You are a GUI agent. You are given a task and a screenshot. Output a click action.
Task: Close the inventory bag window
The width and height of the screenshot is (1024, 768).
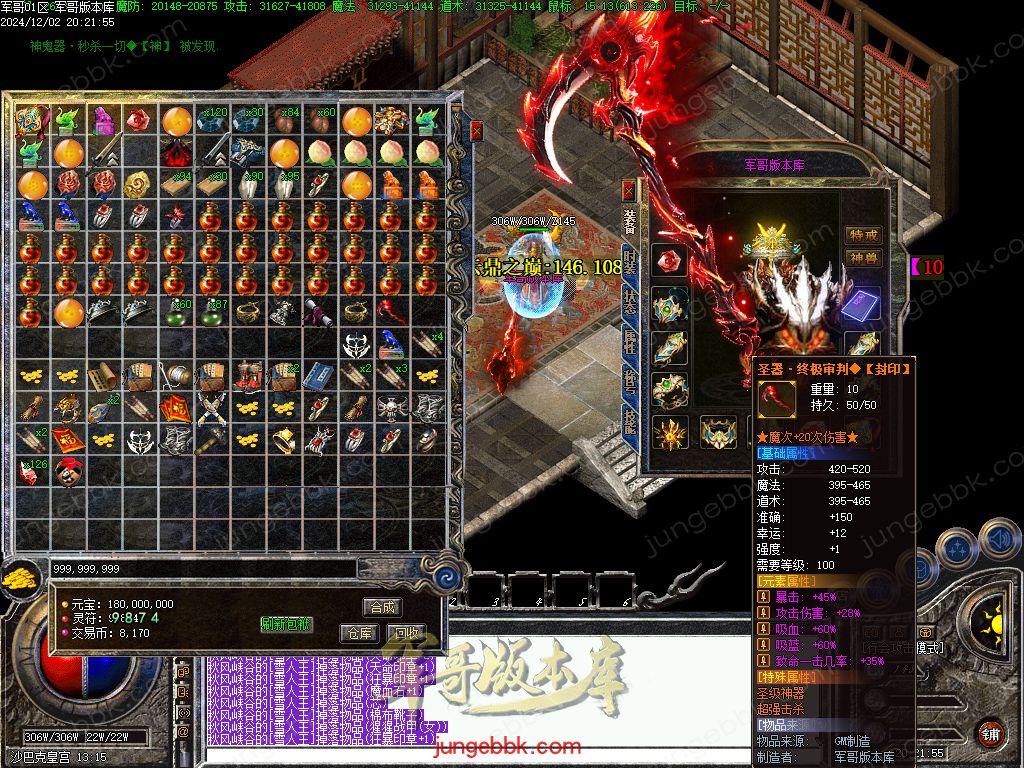click(477, 130)
